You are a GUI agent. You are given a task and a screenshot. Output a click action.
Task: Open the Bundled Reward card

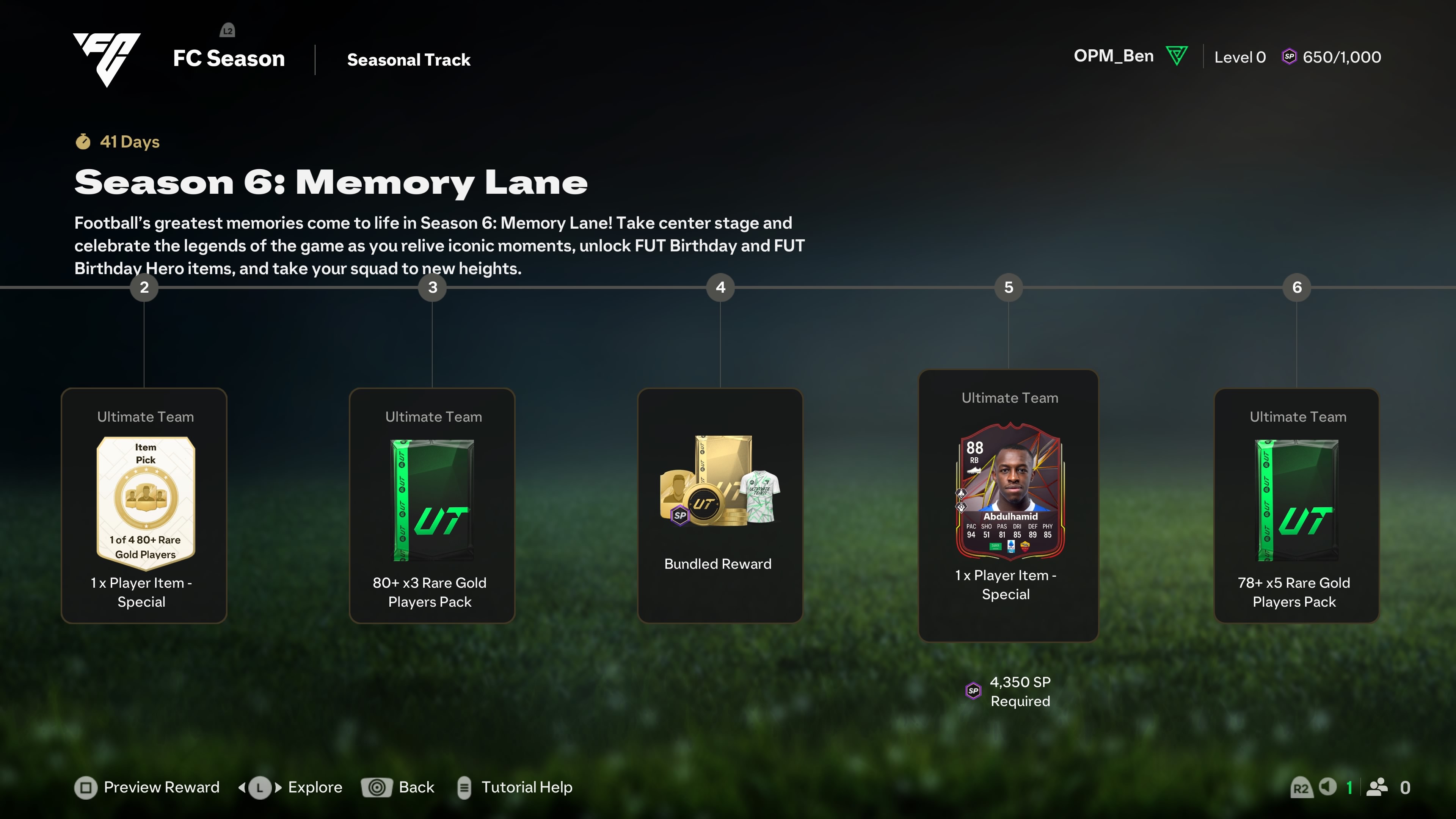click(x=720, y=505)
